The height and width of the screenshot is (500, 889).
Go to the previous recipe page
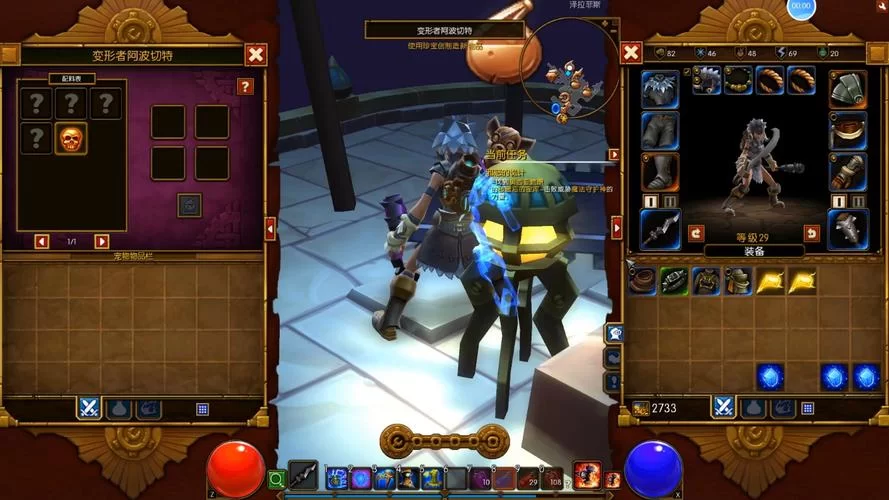(41, 241)
